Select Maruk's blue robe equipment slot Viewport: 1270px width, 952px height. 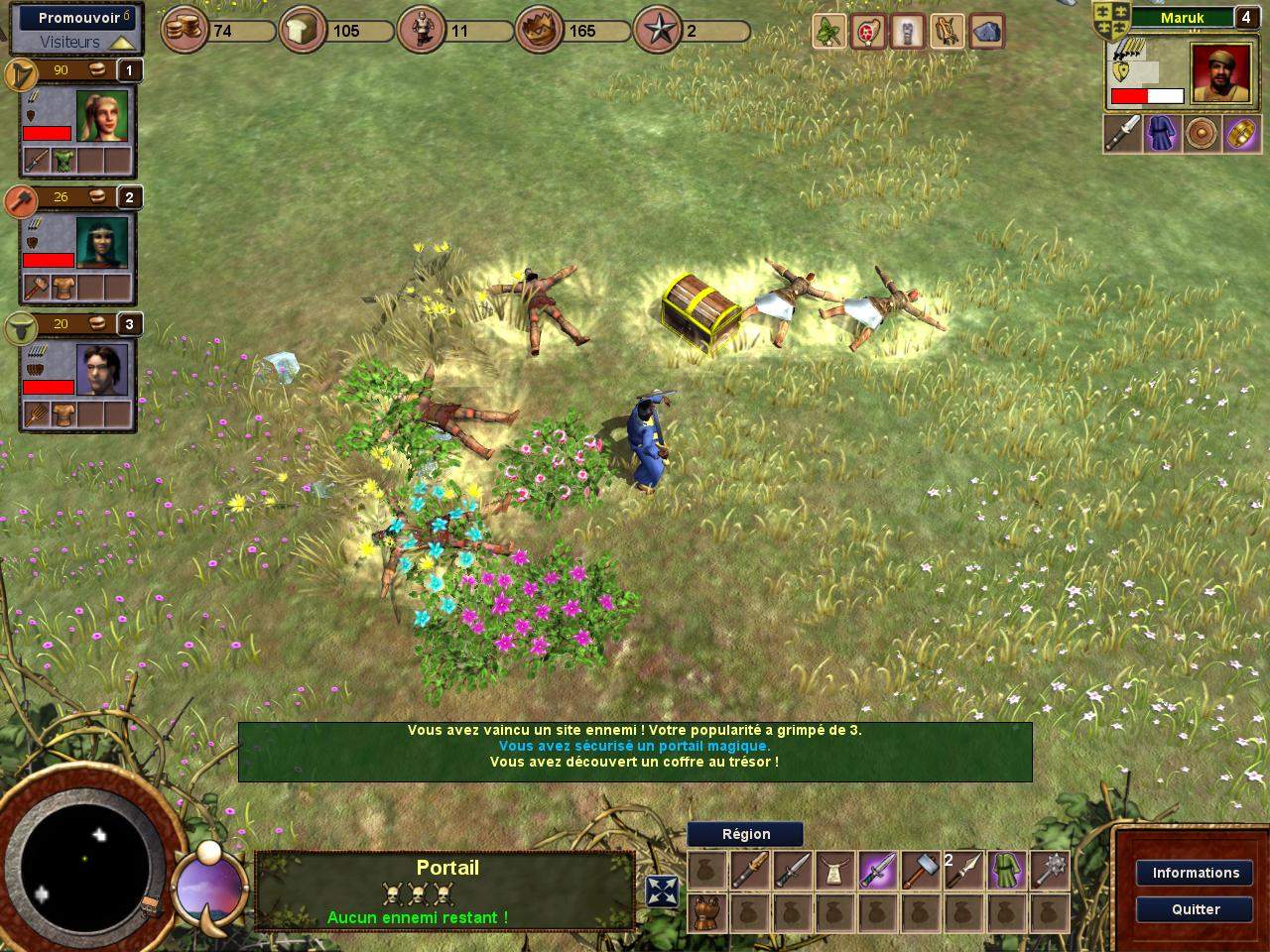click(x=1162, y=134)
